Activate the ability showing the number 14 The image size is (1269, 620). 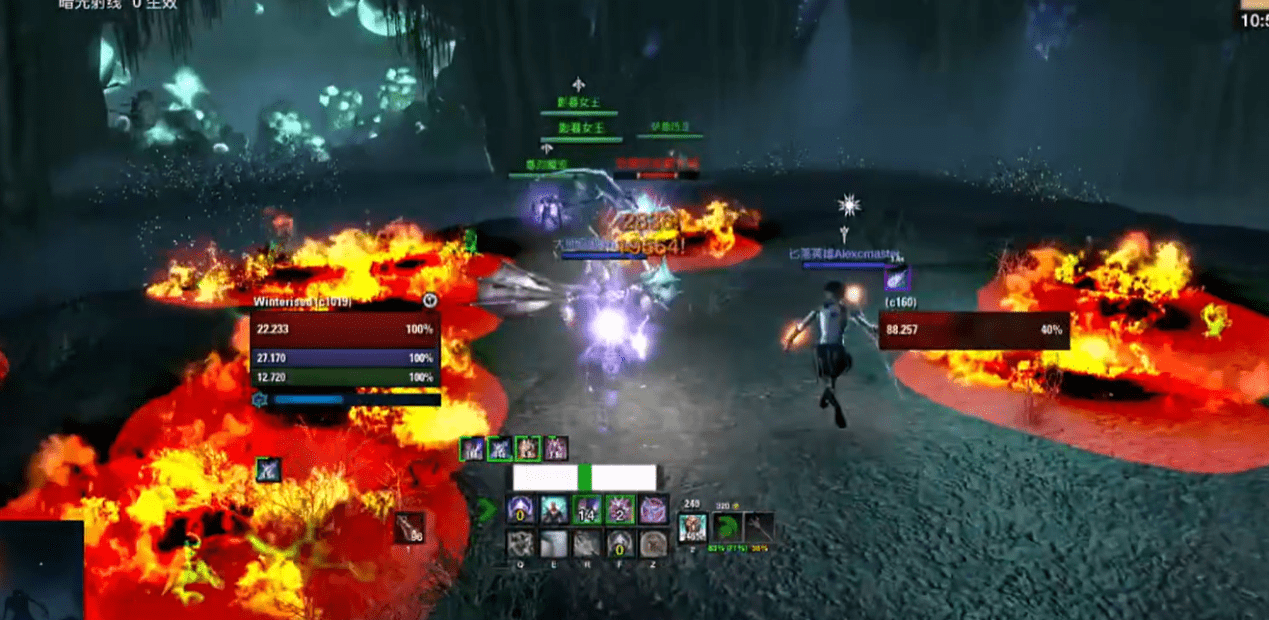click(586, 511)
